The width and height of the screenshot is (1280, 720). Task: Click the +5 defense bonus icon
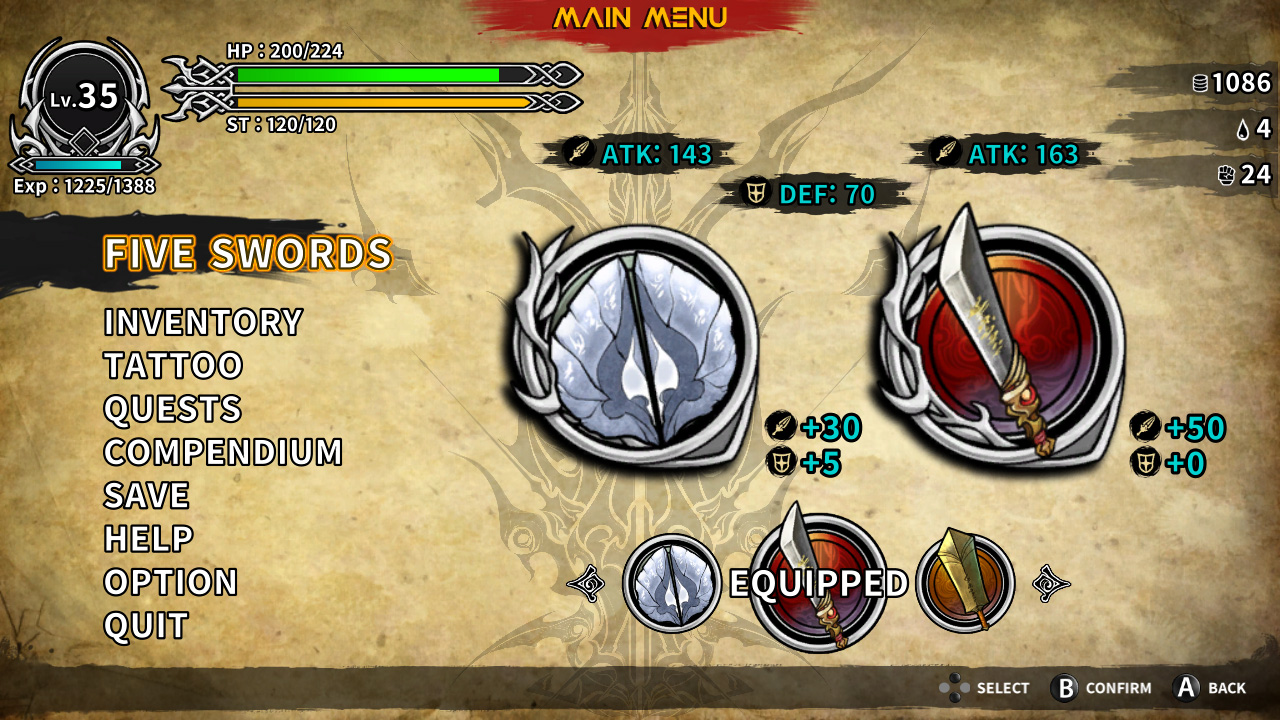click(x=782, y=462)
